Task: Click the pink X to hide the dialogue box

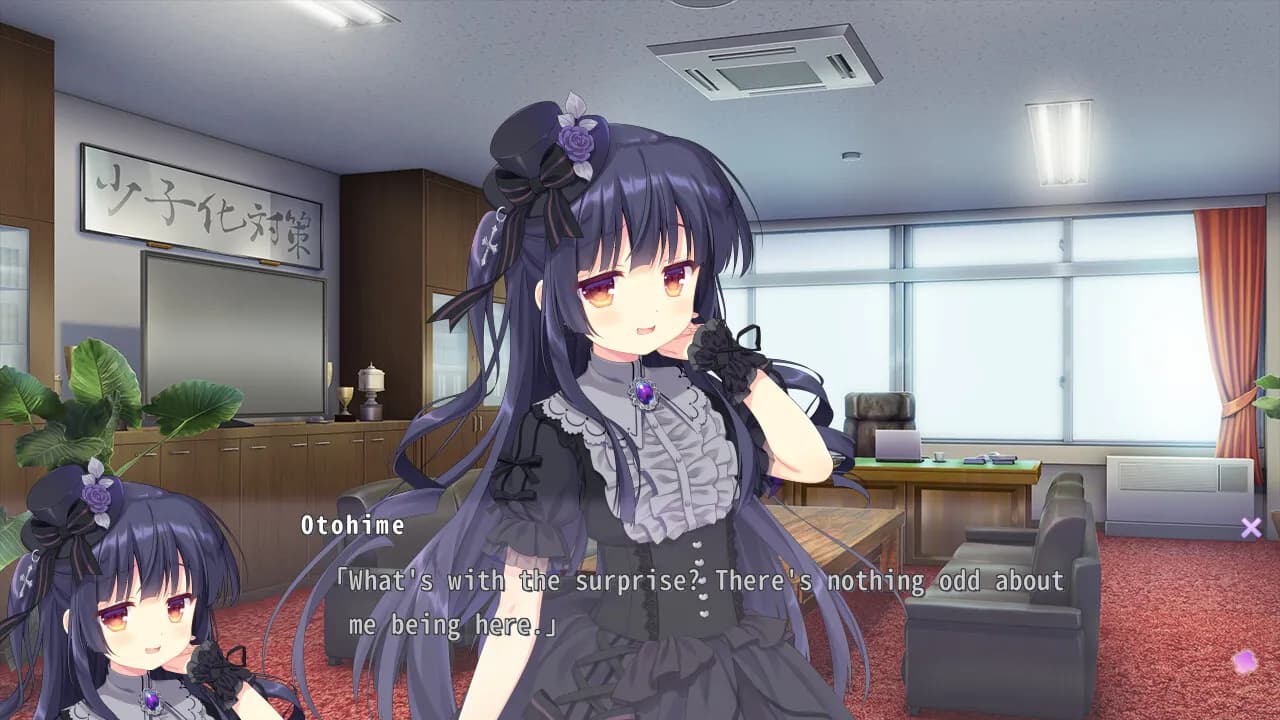Action: 1249,527
